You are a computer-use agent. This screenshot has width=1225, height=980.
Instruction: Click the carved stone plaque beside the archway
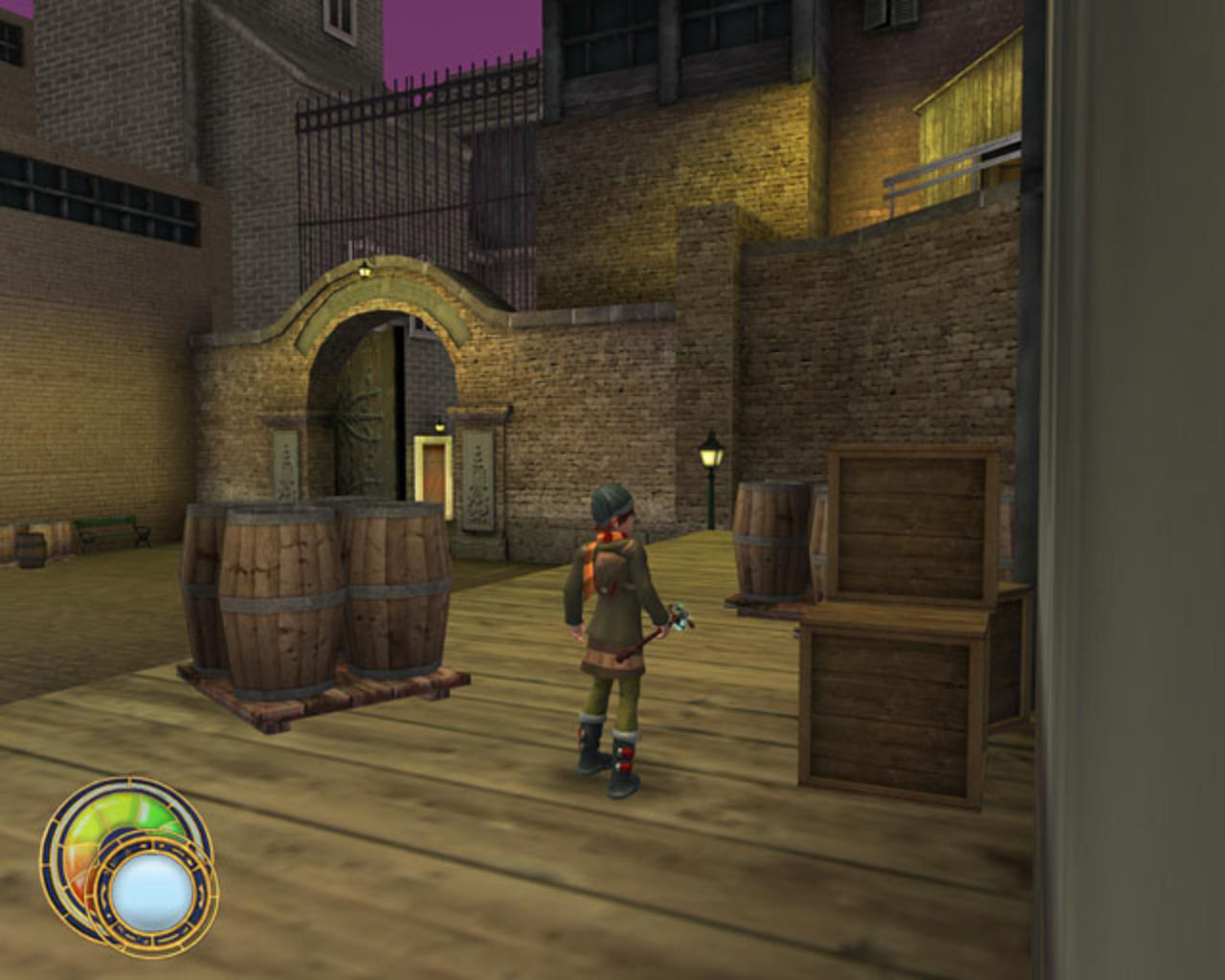click(476, 469)
